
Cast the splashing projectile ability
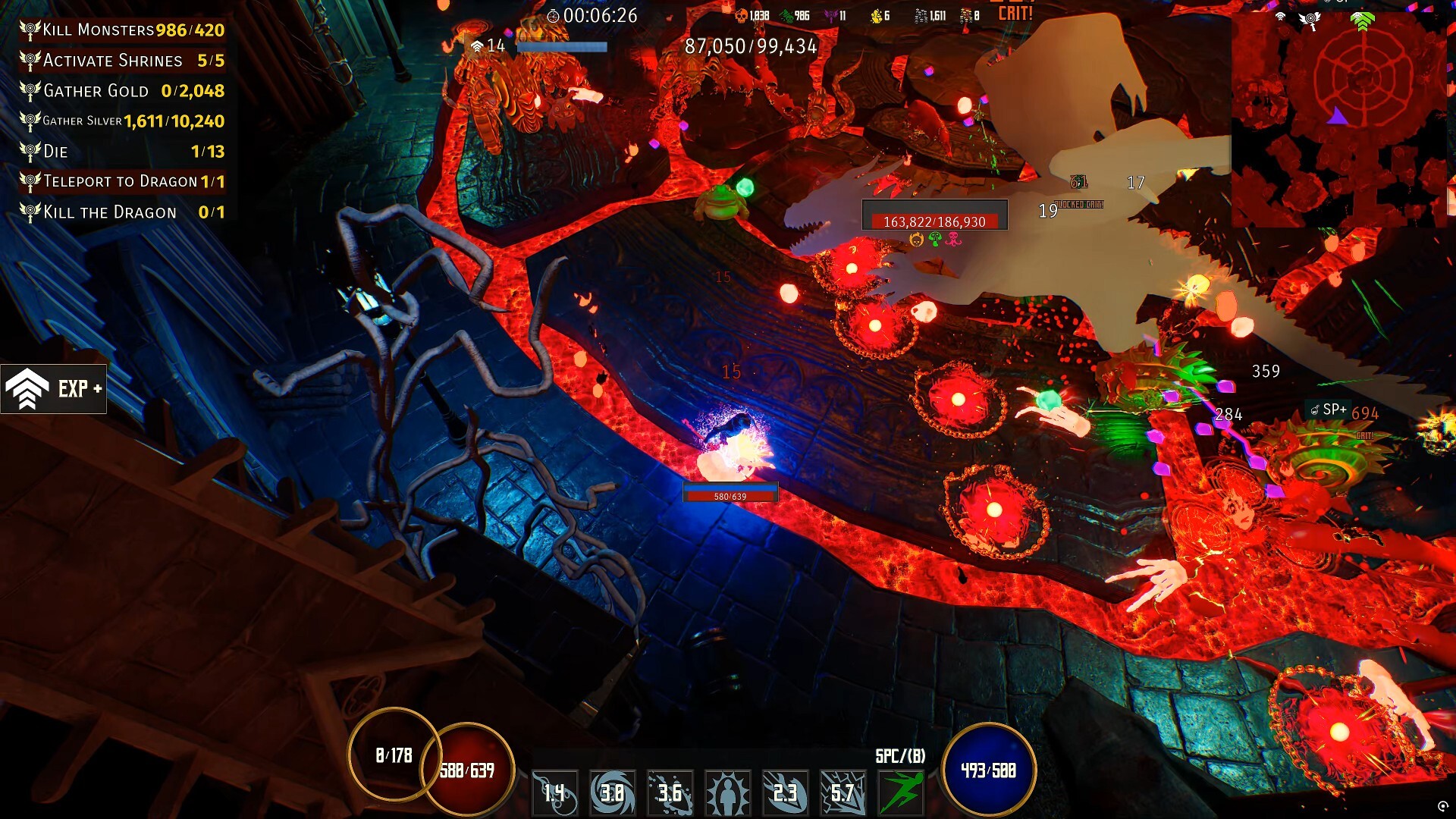(670, 792)
